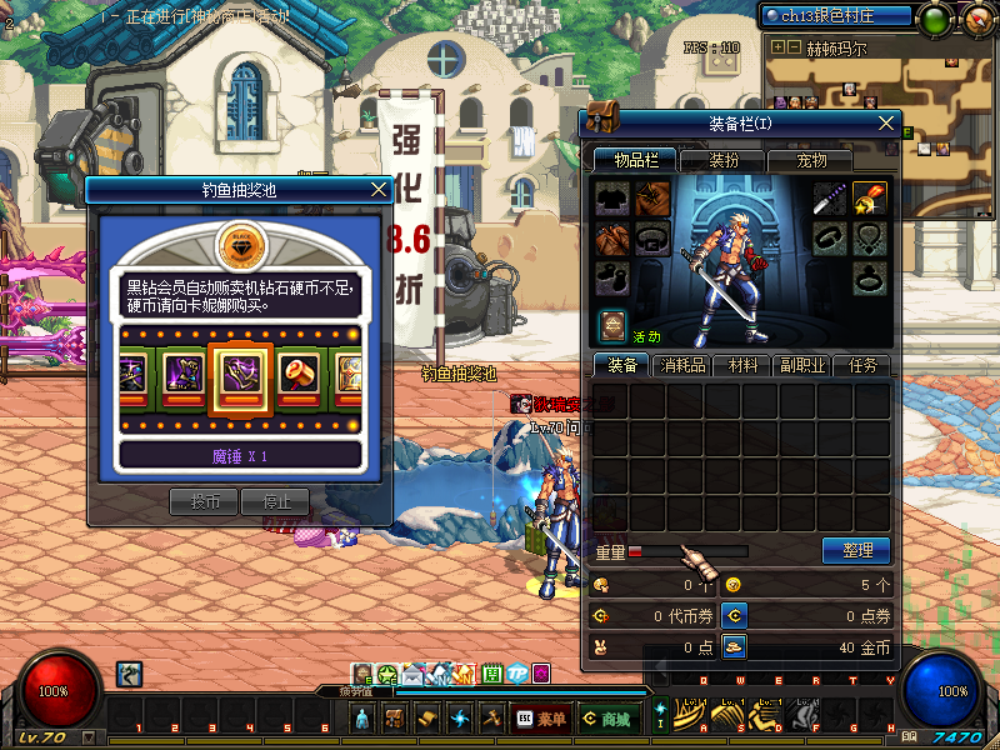
Task: Open the TP icon above the fatigue bar
Action: (x=516, y=674)
